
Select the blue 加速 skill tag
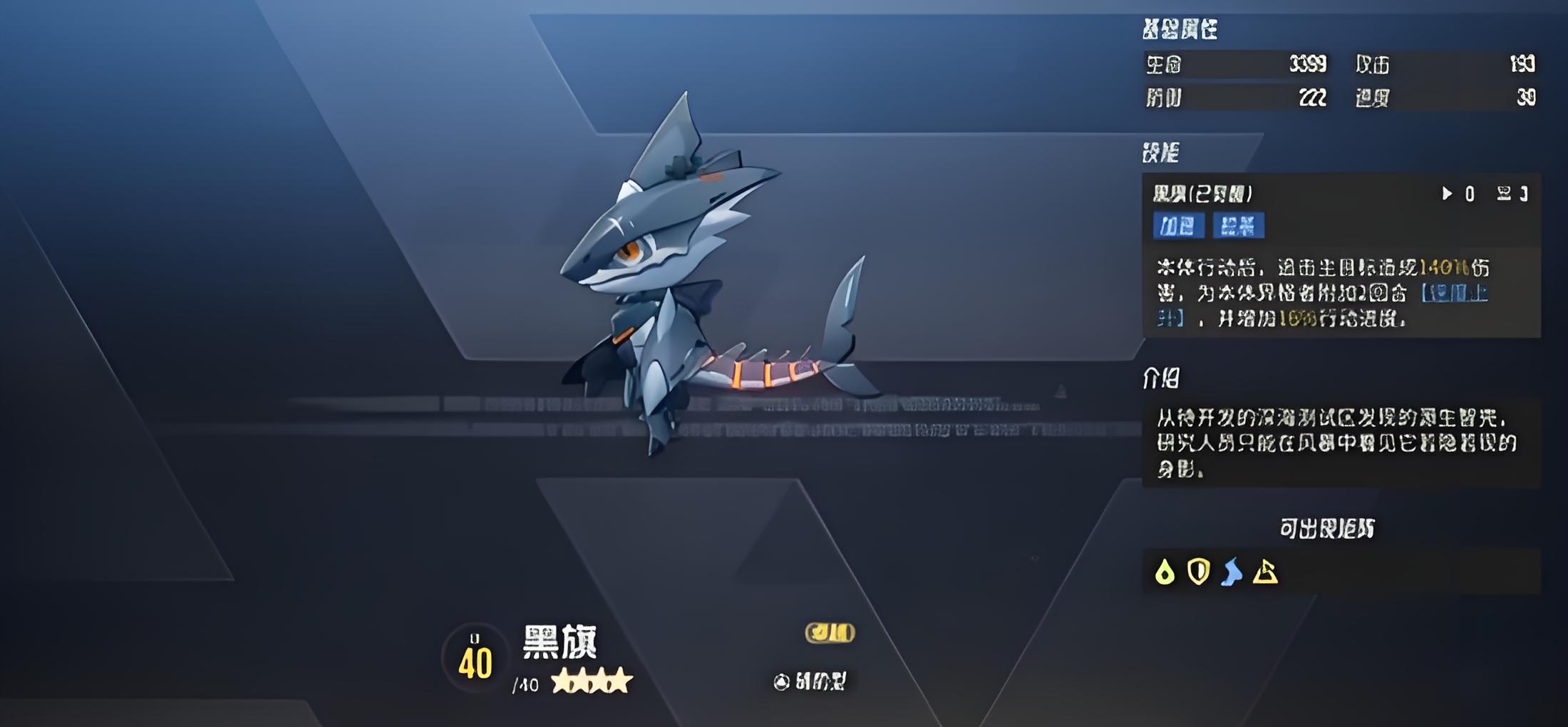(1178, 226)
